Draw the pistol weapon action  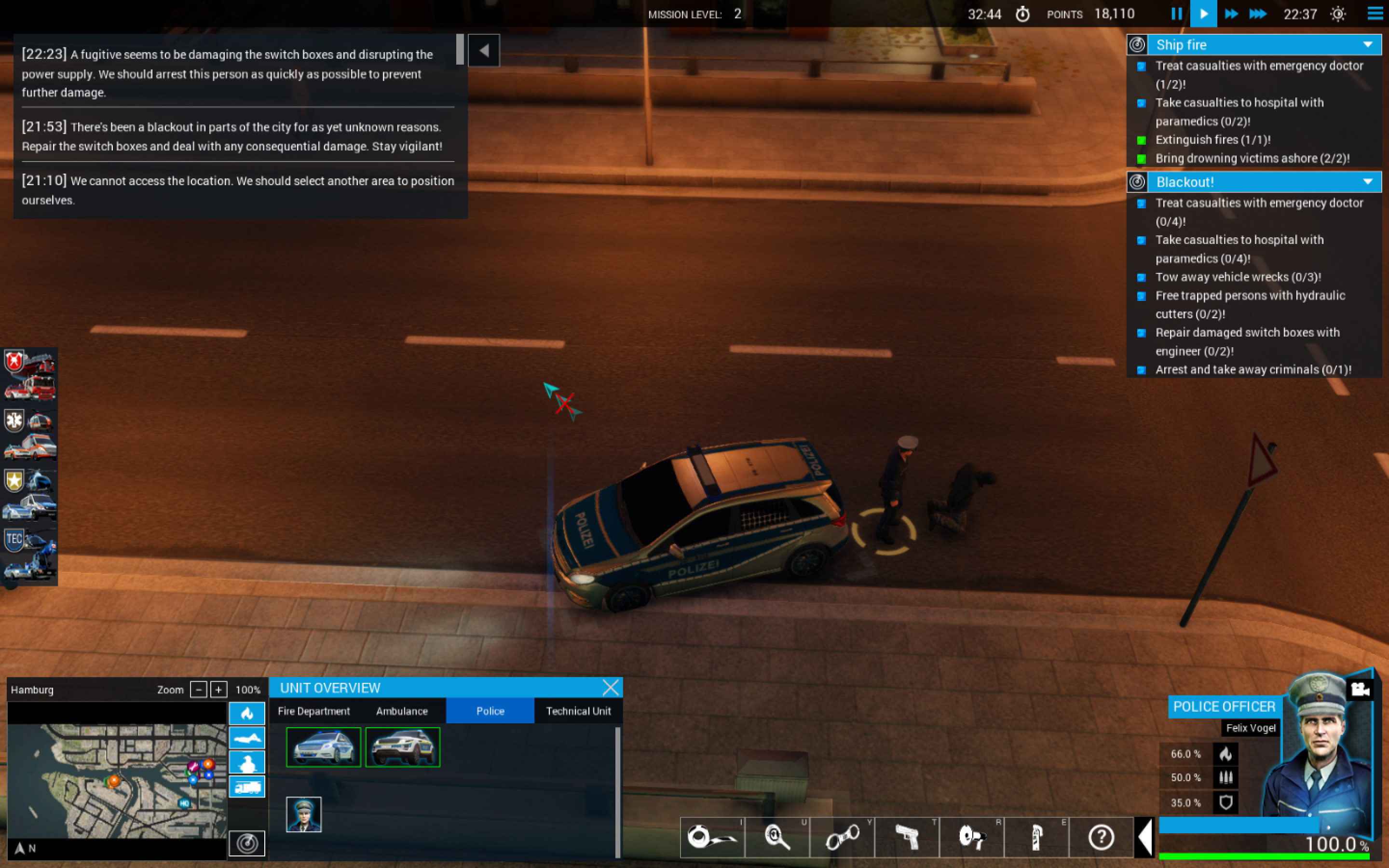(x=907, y=837)
